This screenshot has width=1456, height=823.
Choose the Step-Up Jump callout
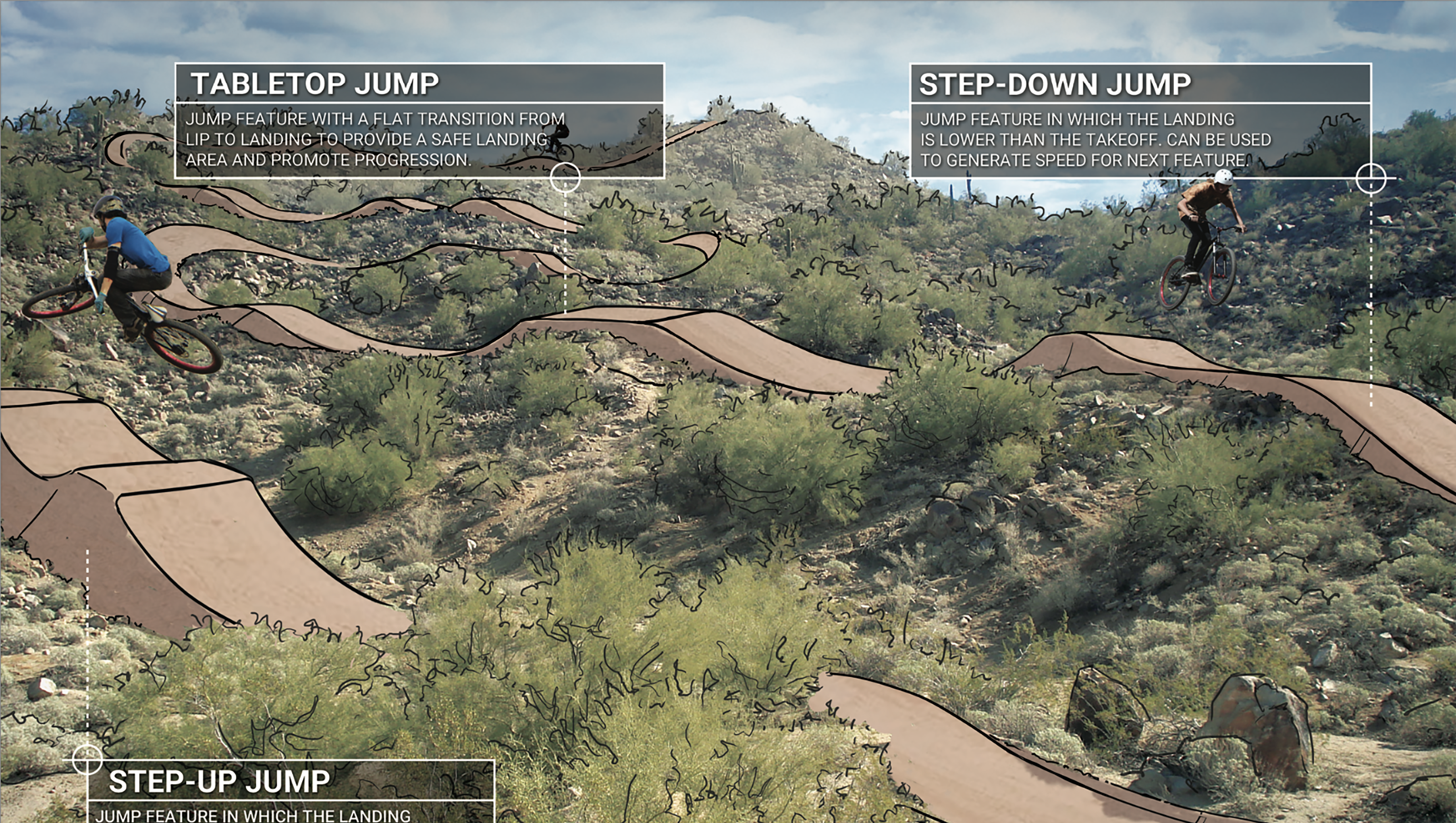click(x=291, y=791)
